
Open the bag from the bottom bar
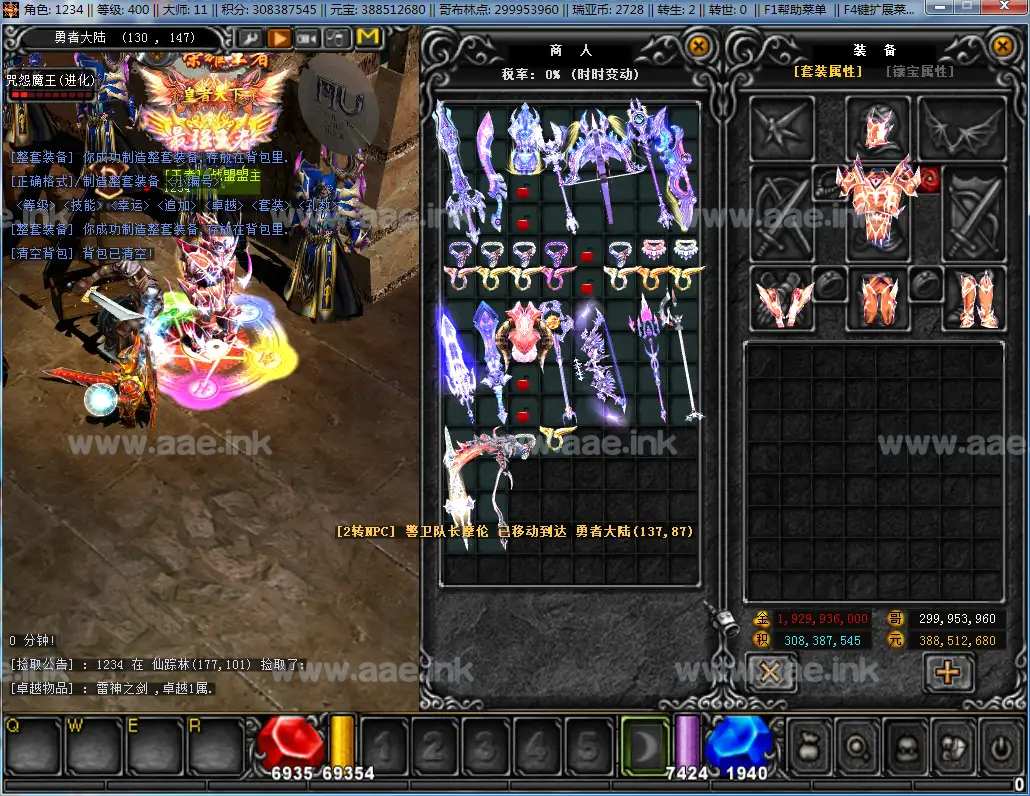pos(809,746)
